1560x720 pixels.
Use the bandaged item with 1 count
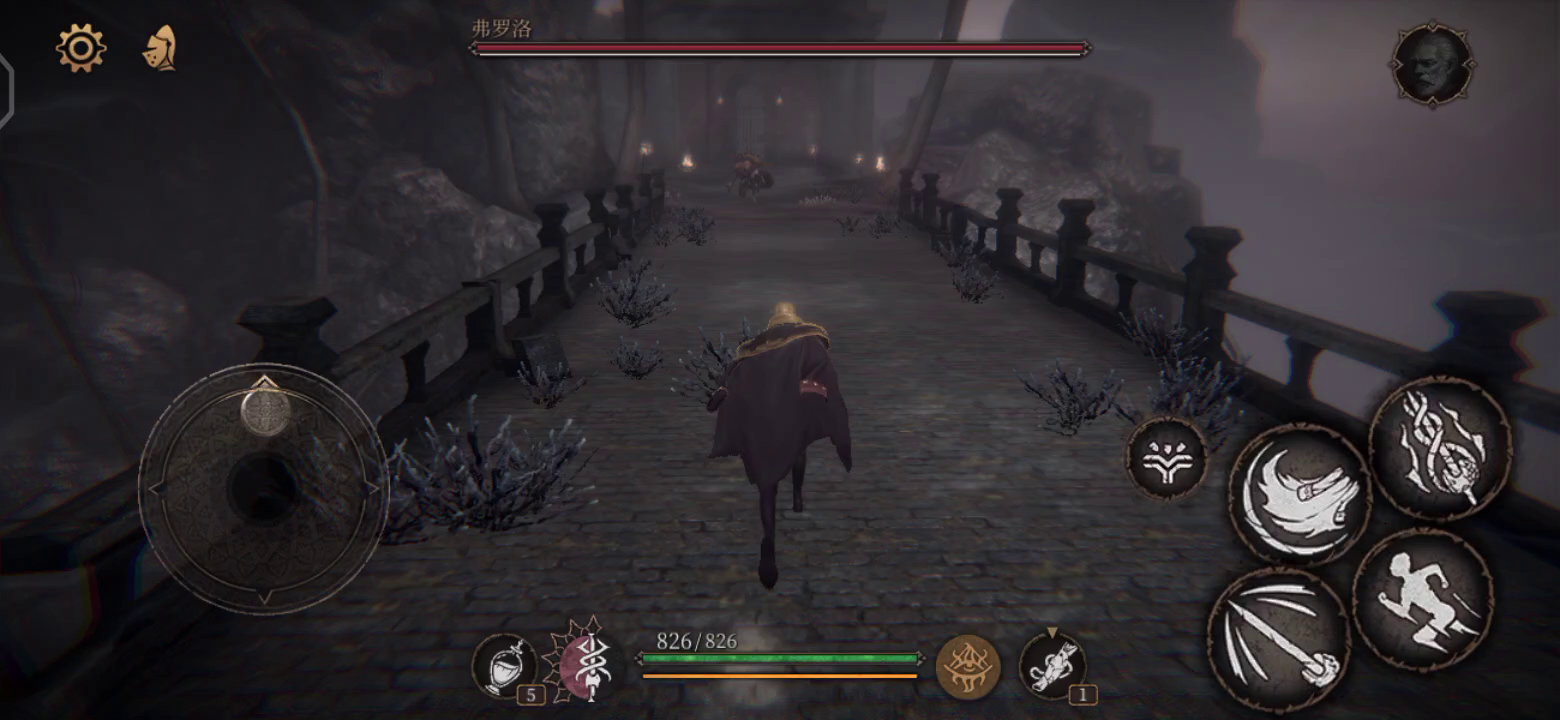click(x=1053, y=664)
